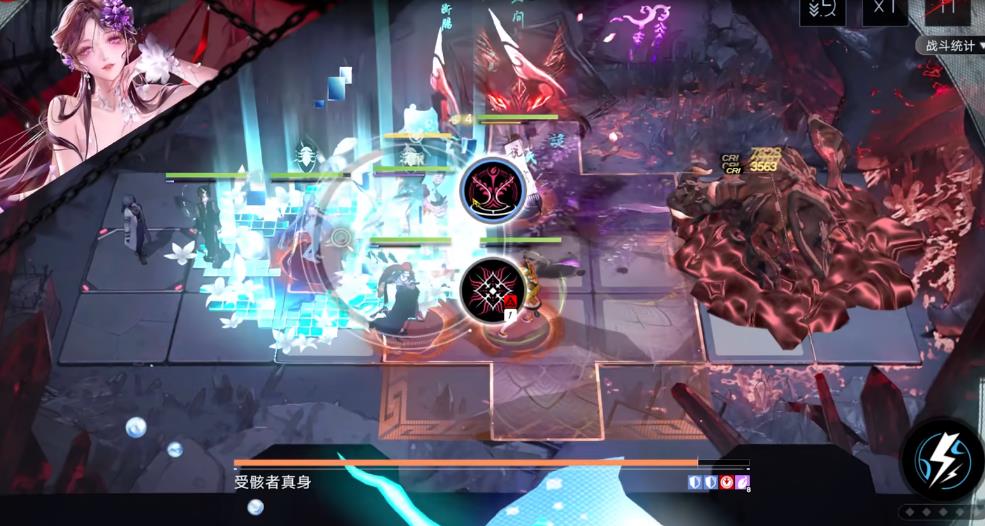Expand the 战斗统计 battle statistics dropdown

click(948, 45)
